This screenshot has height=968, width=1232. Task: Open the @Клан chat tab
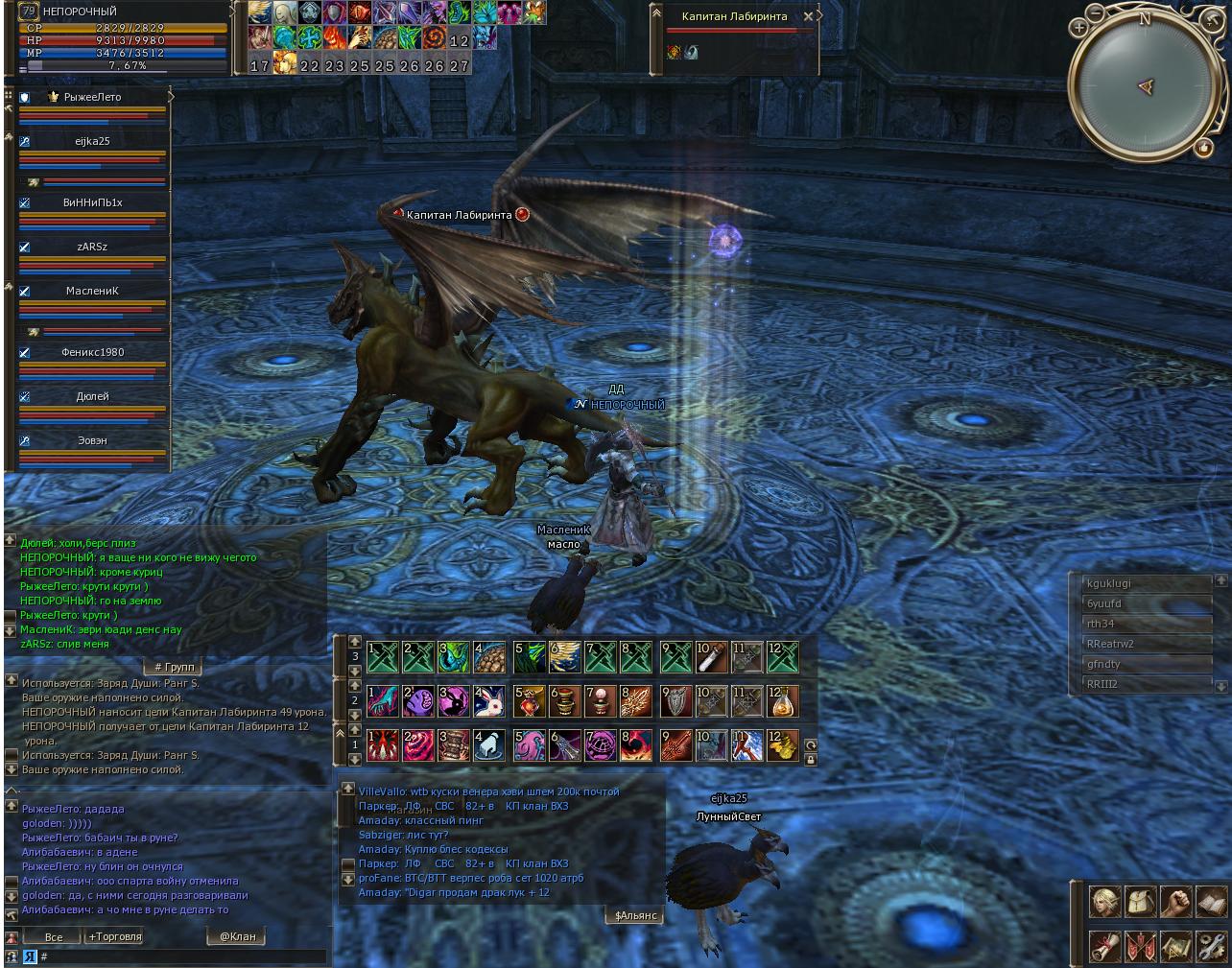pos(236,936)
